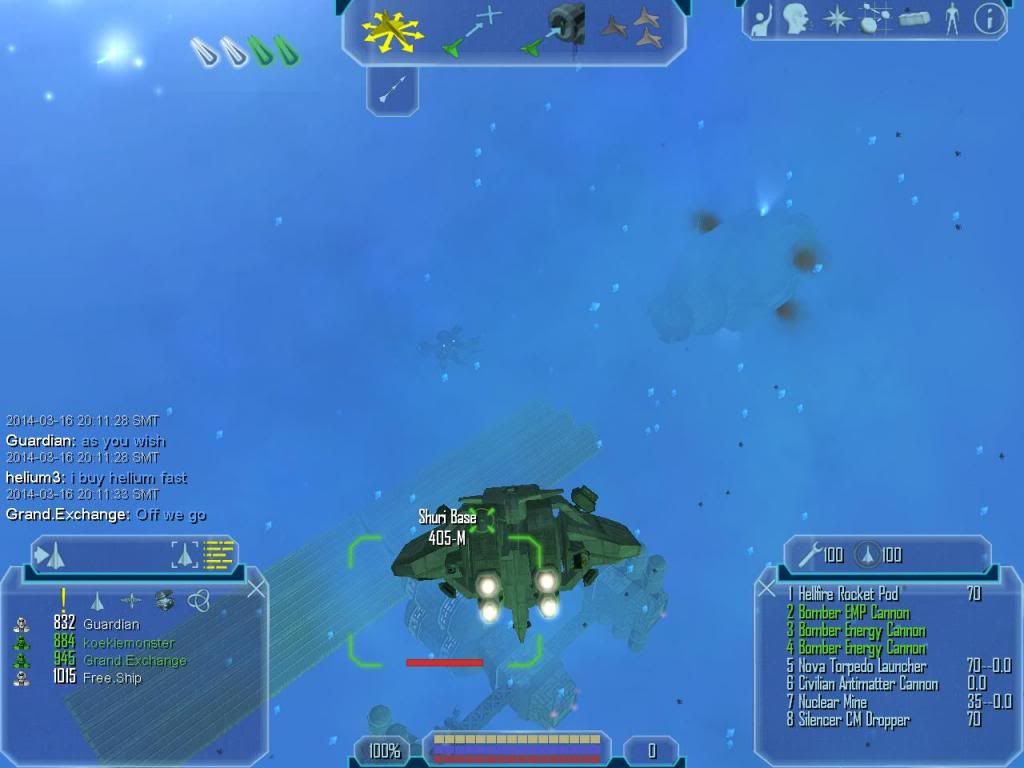Select Guardian in the target list
The width and height of the screenshot is (1024, 768).
[111, 624]
